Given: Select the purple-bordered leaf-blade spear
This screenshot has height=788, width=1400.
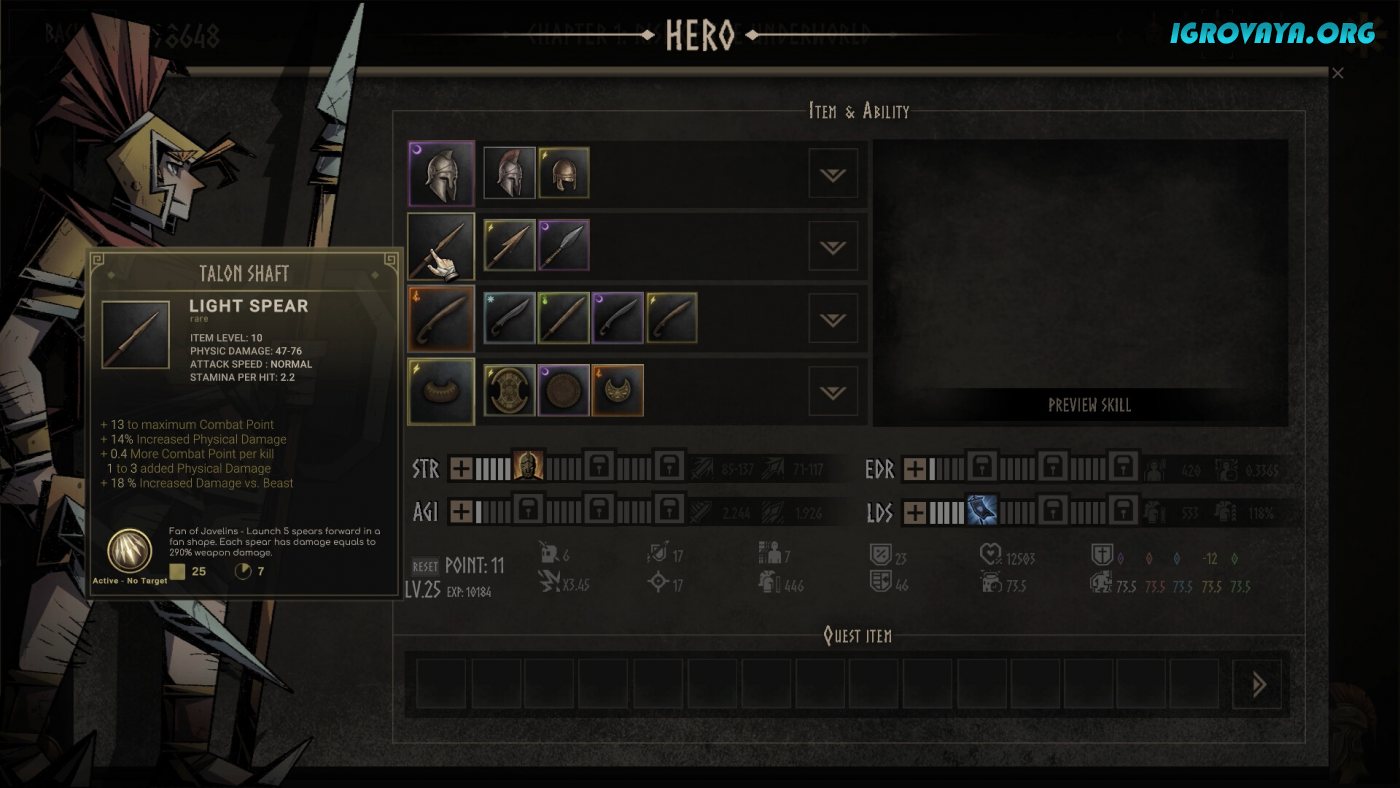Looking at the screenshot, I should [564, 246].
